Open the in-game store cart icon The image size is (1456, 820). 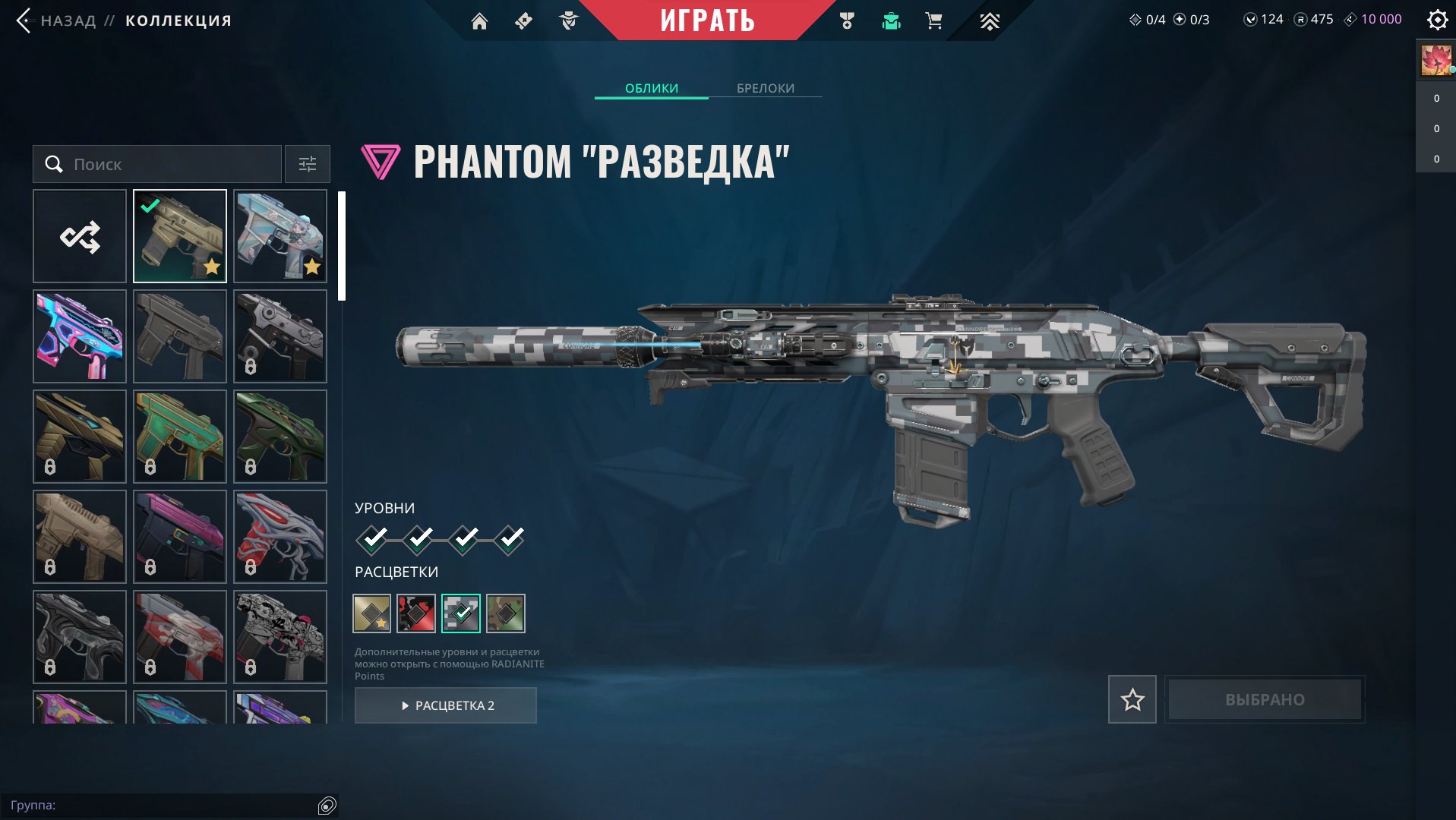coord(933,20)
